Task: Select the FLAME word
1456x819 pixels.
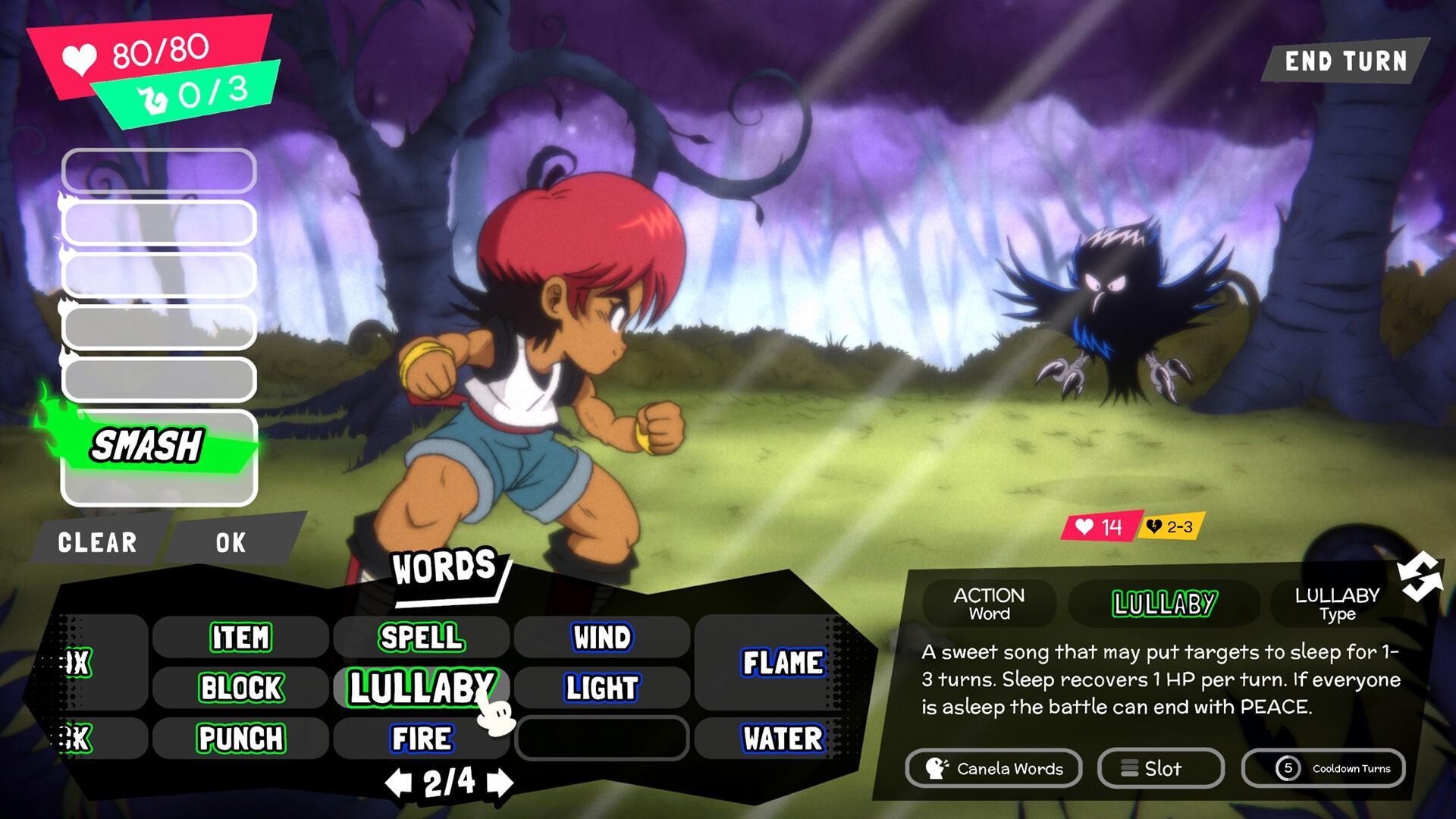Action: 783,664
